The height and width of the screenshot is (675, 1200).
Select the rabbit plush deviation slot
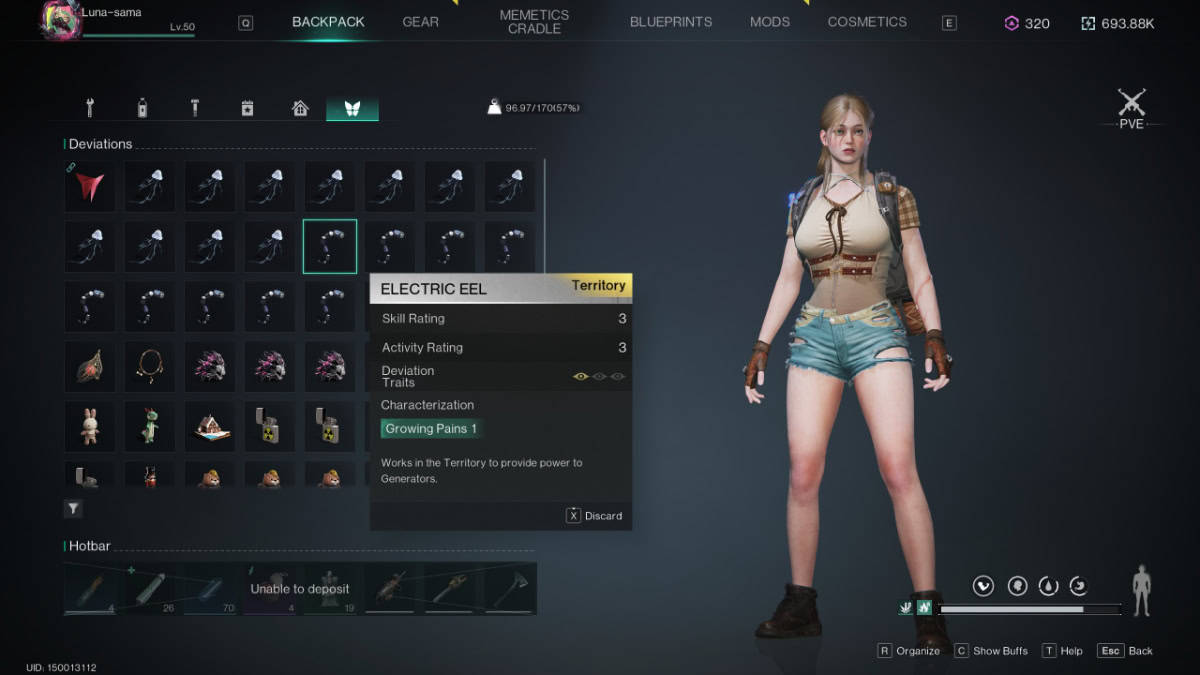90,426
